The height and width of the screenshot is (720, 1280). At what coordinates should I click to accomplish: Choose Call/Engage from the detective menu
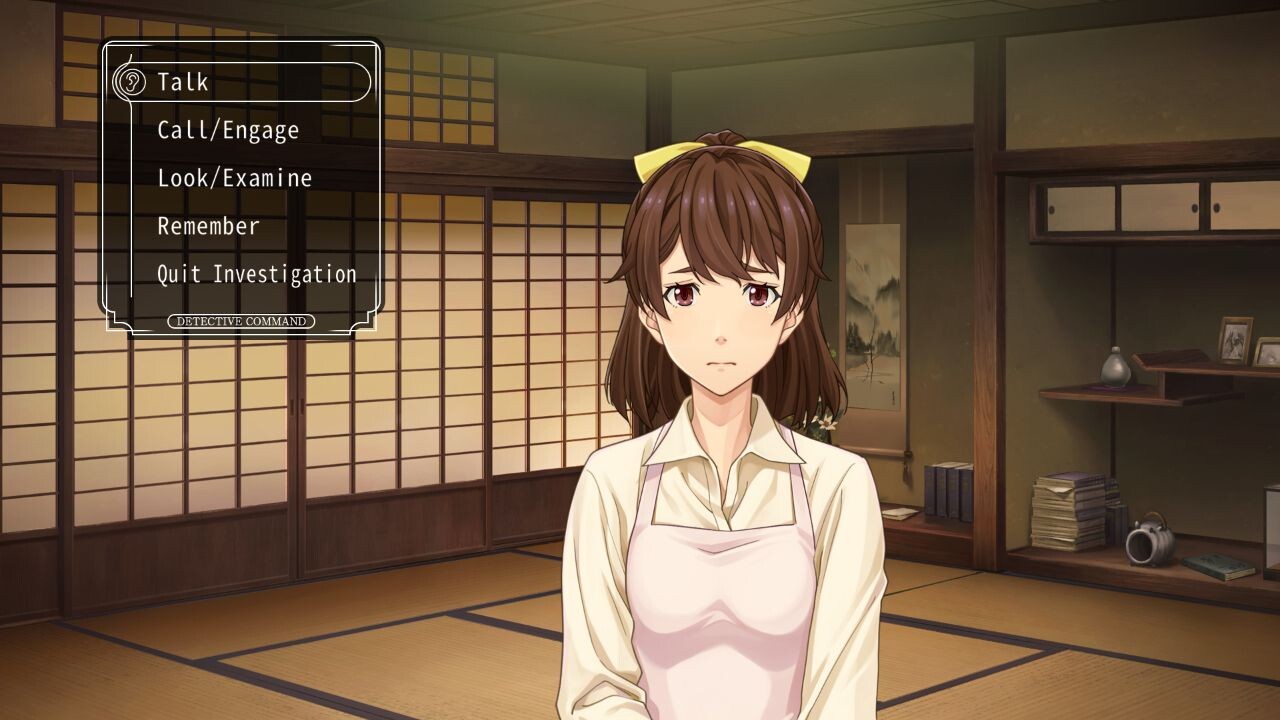(228, 130)
